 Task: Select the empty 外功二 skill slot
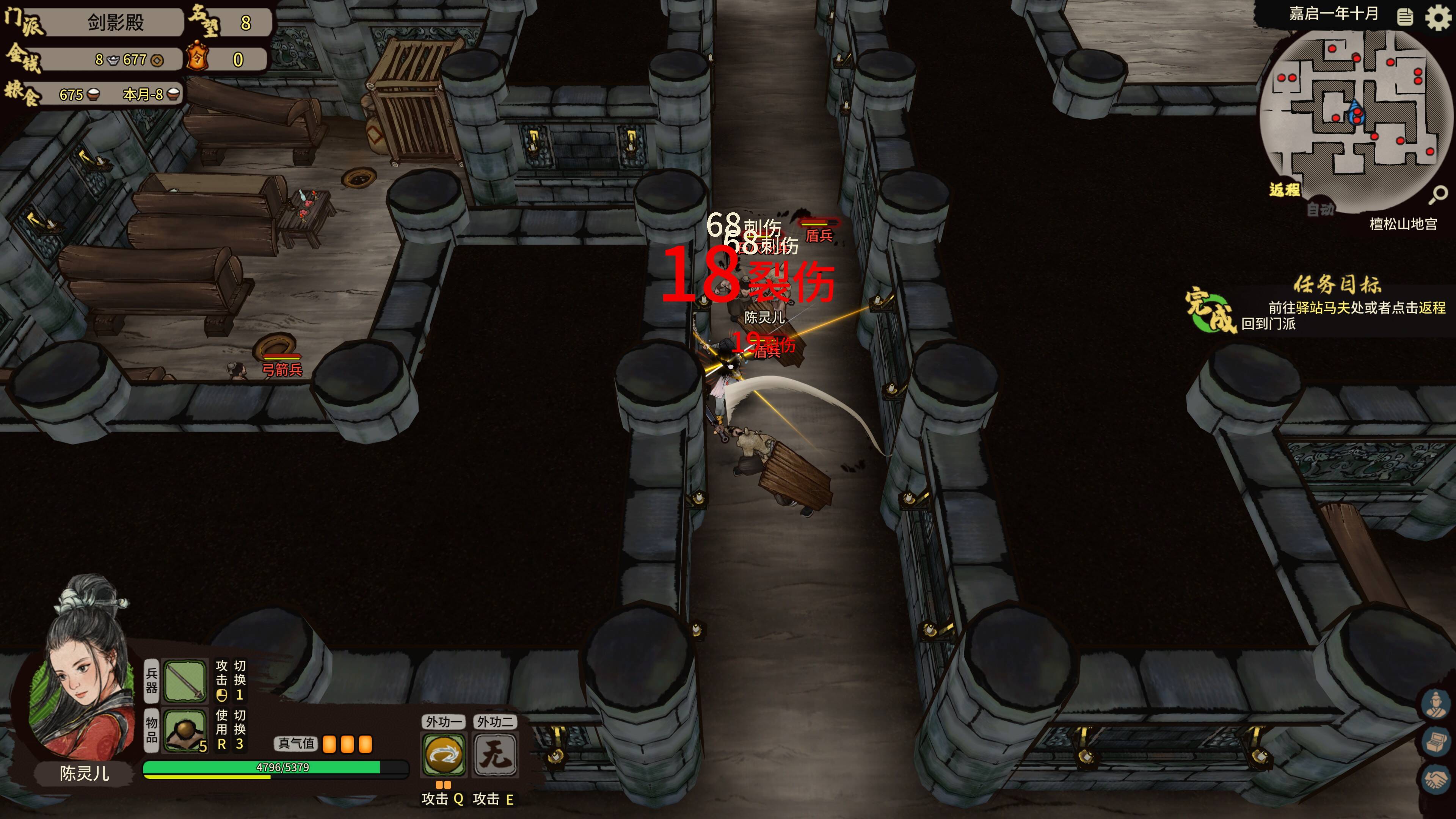click(495, 755)
